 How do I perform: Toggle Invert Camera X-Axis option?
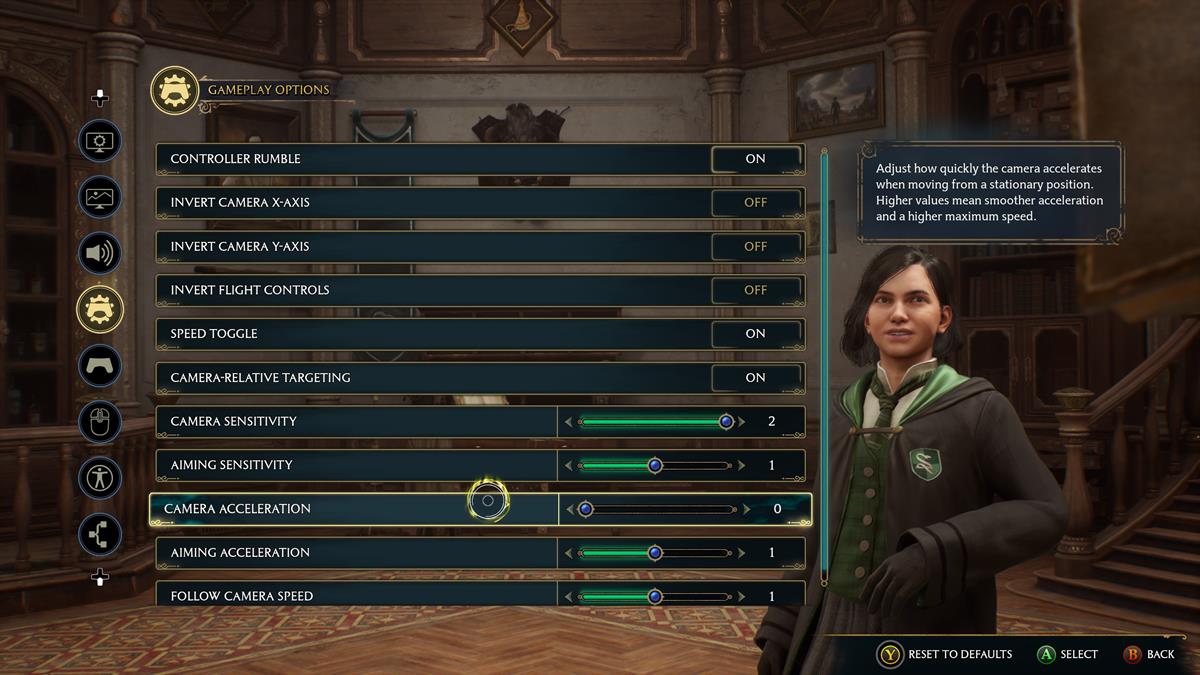tap(756, 203)
